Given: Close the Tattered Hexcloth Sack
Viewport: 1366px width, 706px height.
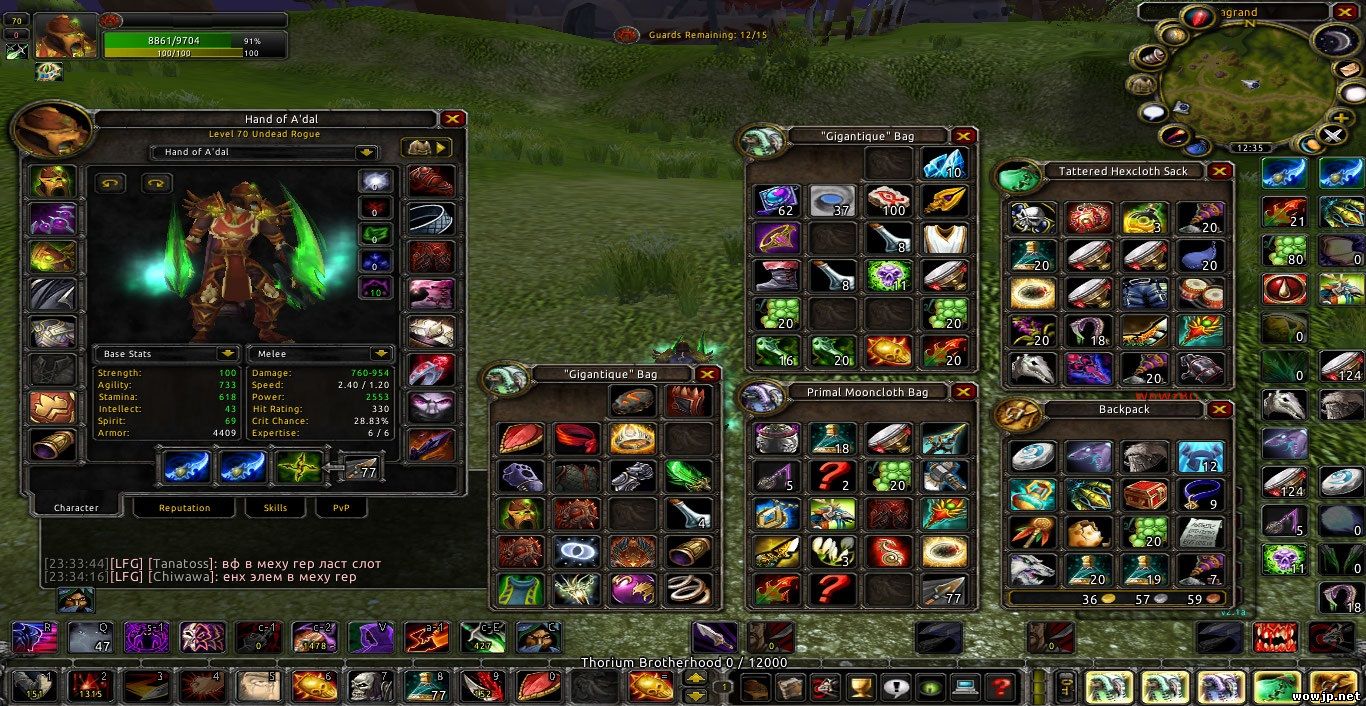Looking at the screenshot, I should 1219,171.
